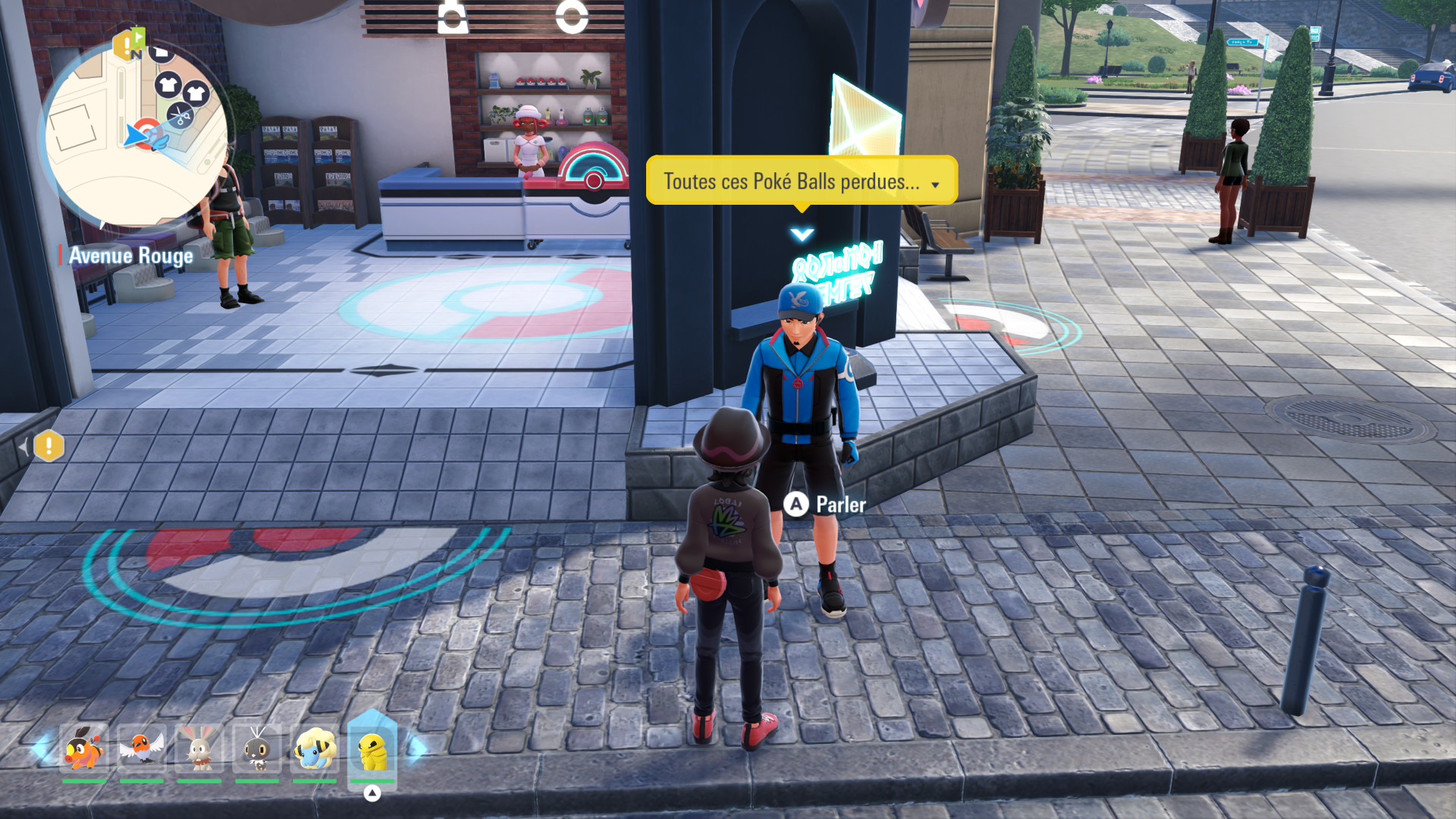Click the party bar's left arrow
Viewport: 1456px width, 819px height.
point(39,748)
